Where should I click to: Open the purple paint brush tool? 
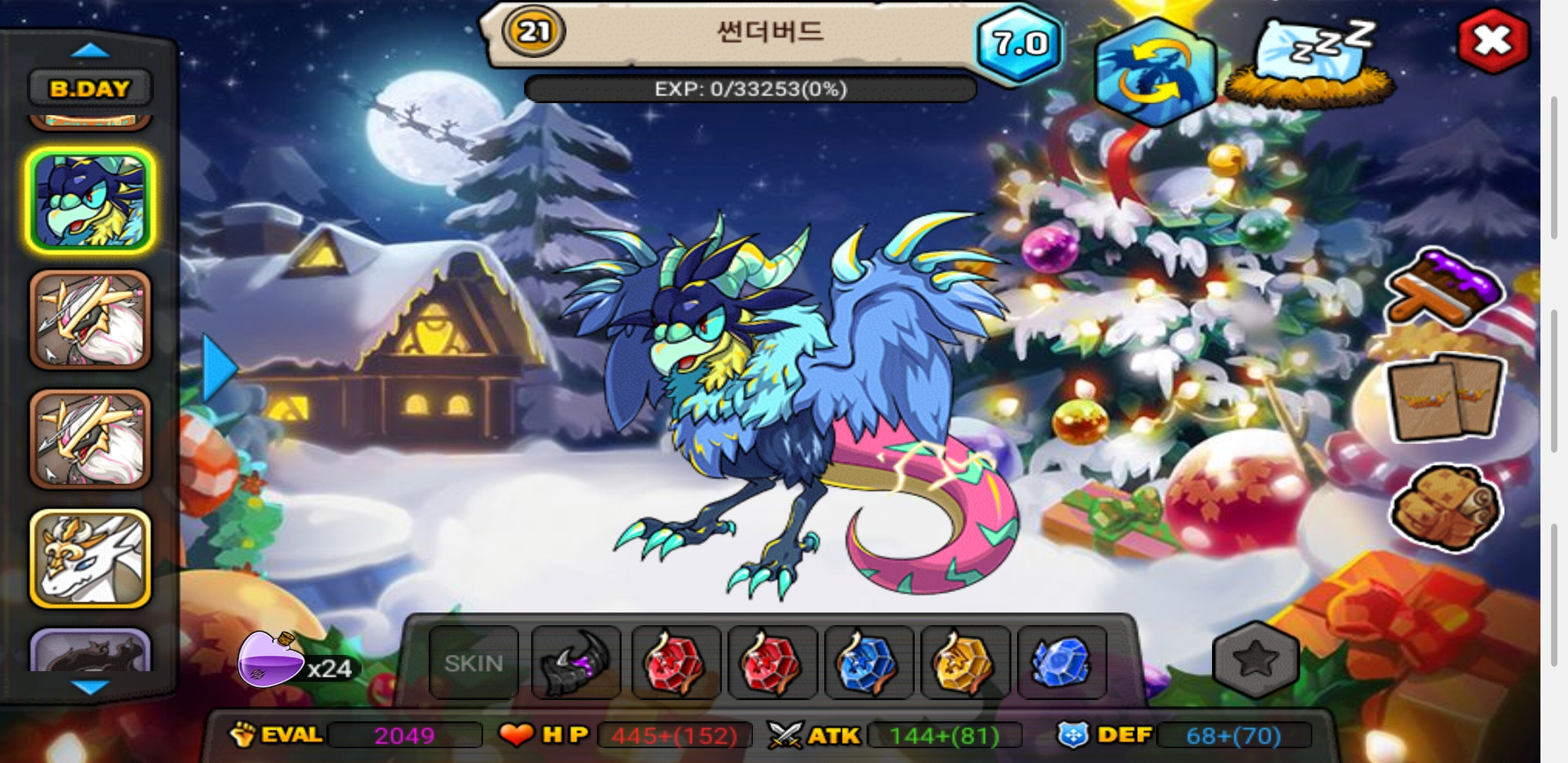(1446, 288)
